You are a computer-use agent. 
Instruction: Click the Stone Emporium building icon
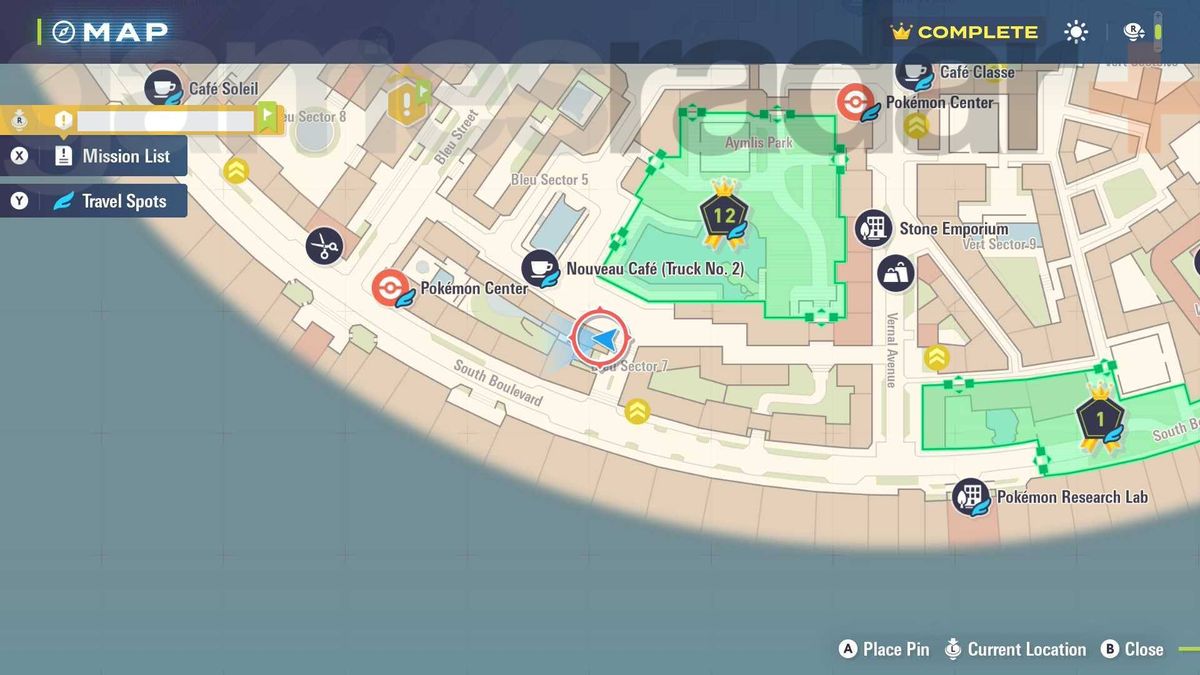pyautogui.click(x=873, y=228)
